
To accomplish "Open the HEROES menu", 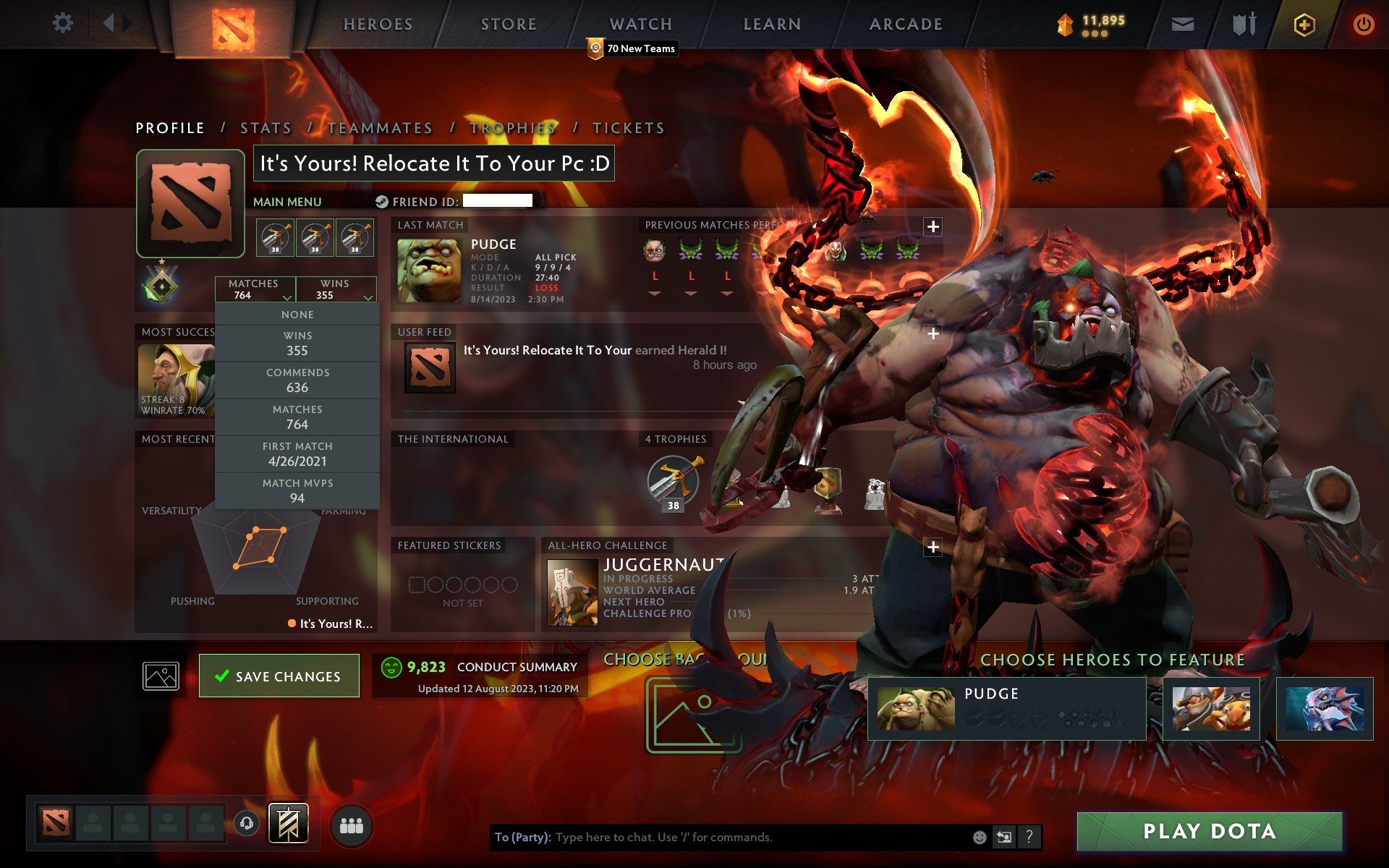I will click(x=377, y=24).
